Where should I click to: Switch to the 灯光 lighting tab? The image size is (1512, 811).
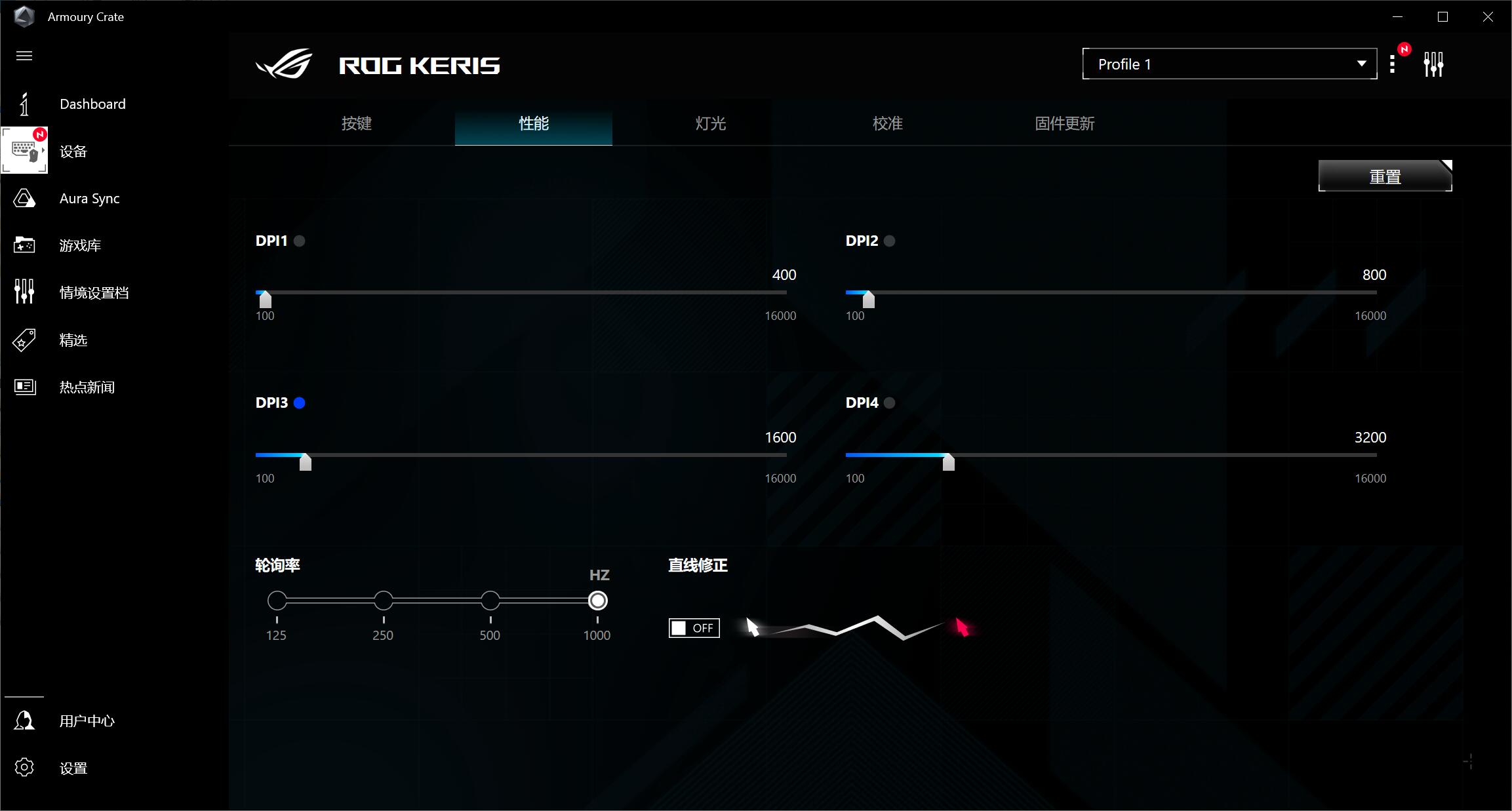pyautogui.click(x=711, y=123)
